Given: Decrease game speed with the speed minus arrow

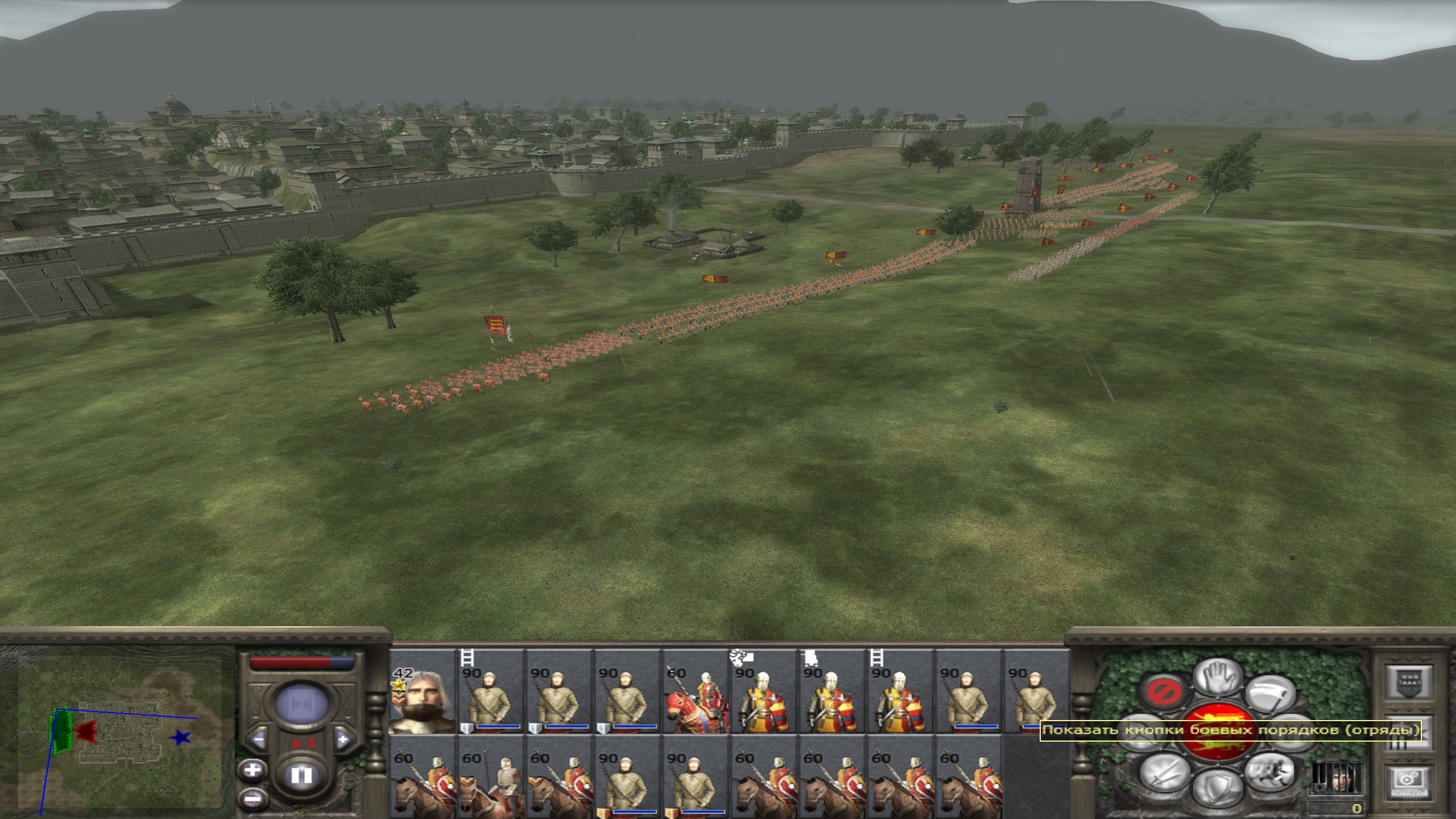Looking at the screenshot, I should [x=259, y=740].
